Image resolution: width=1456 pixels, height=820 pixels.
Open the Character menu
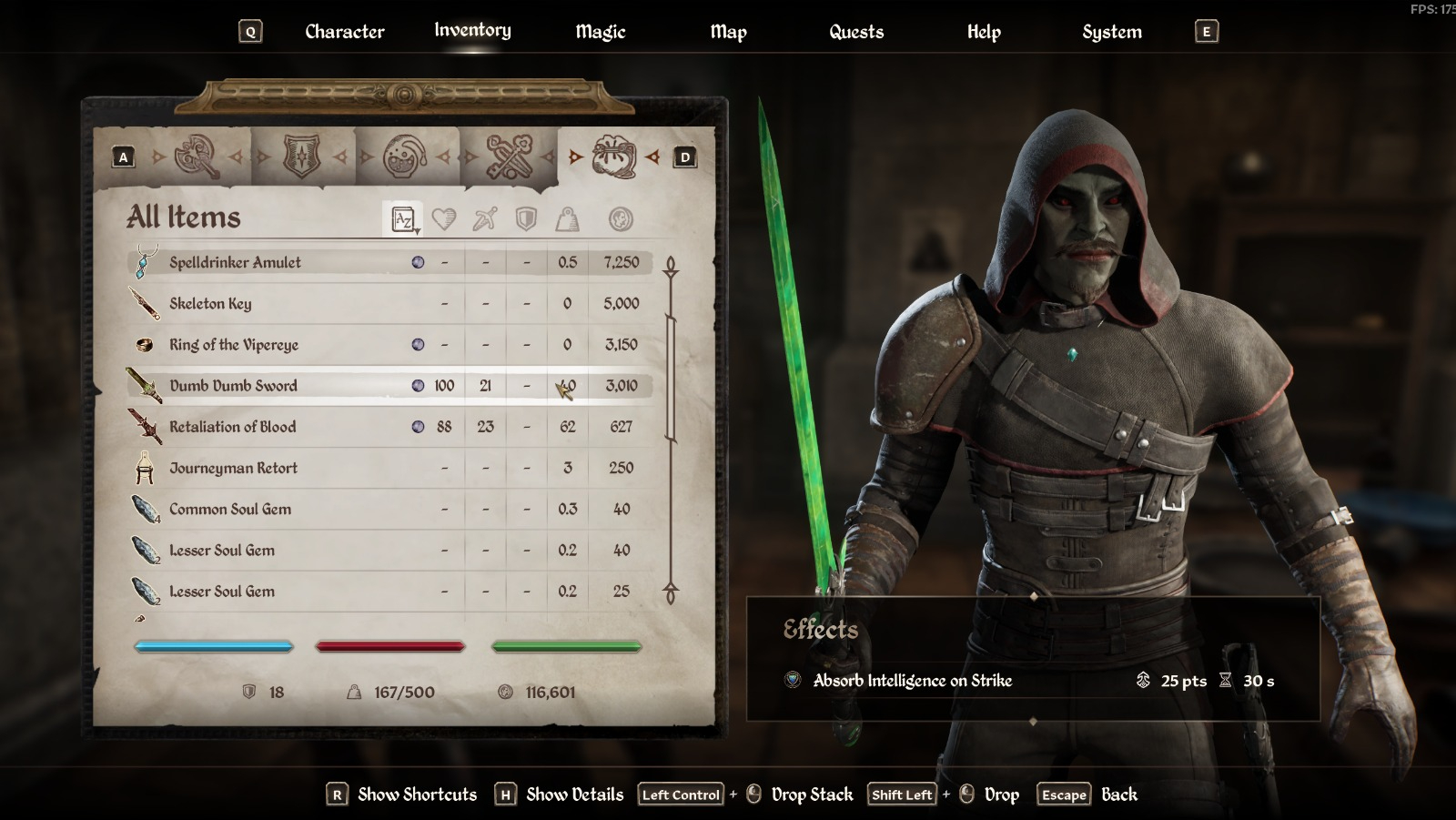coord(344,32)
